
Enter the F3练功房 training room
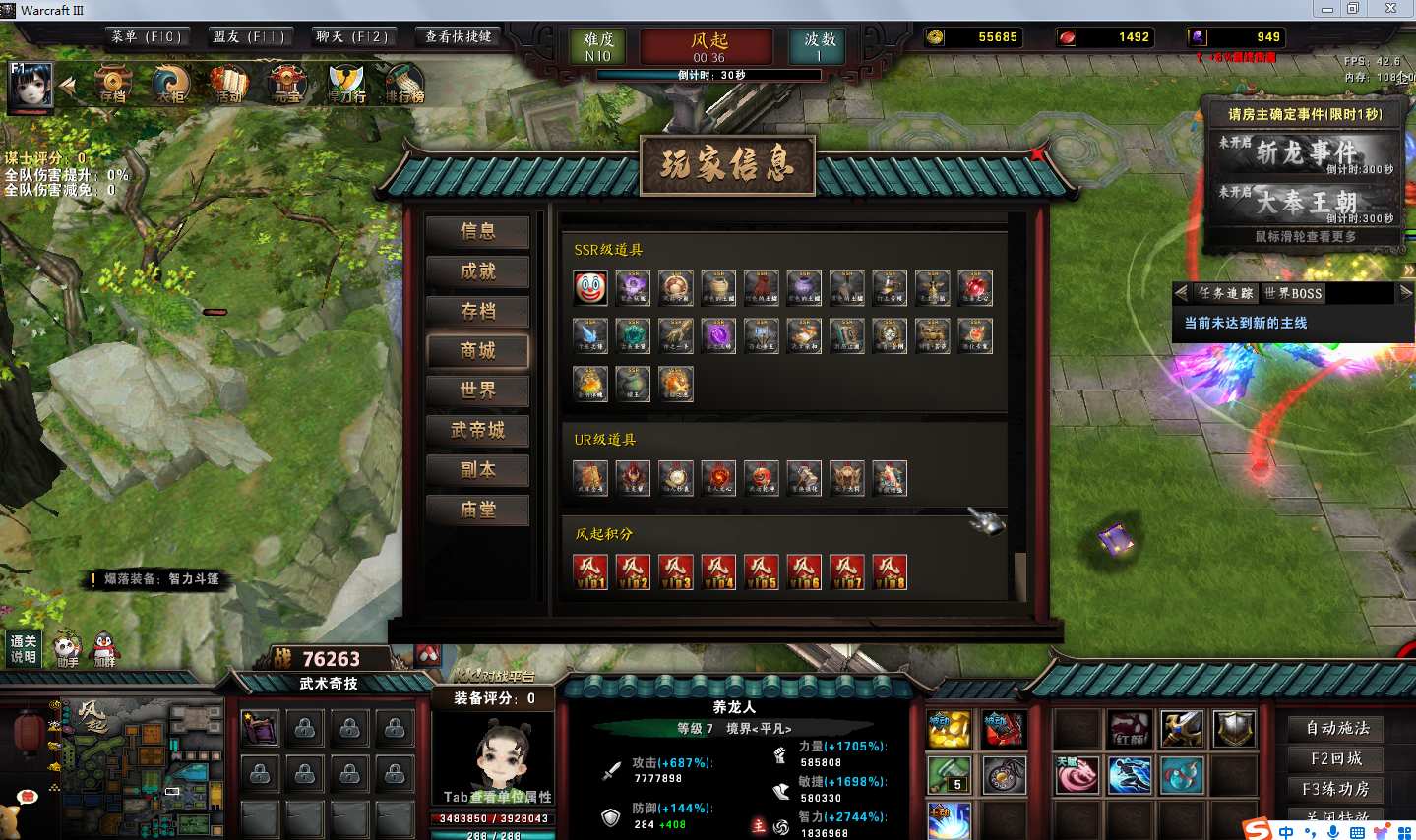pyautogui.click(x=1336, y=789)
